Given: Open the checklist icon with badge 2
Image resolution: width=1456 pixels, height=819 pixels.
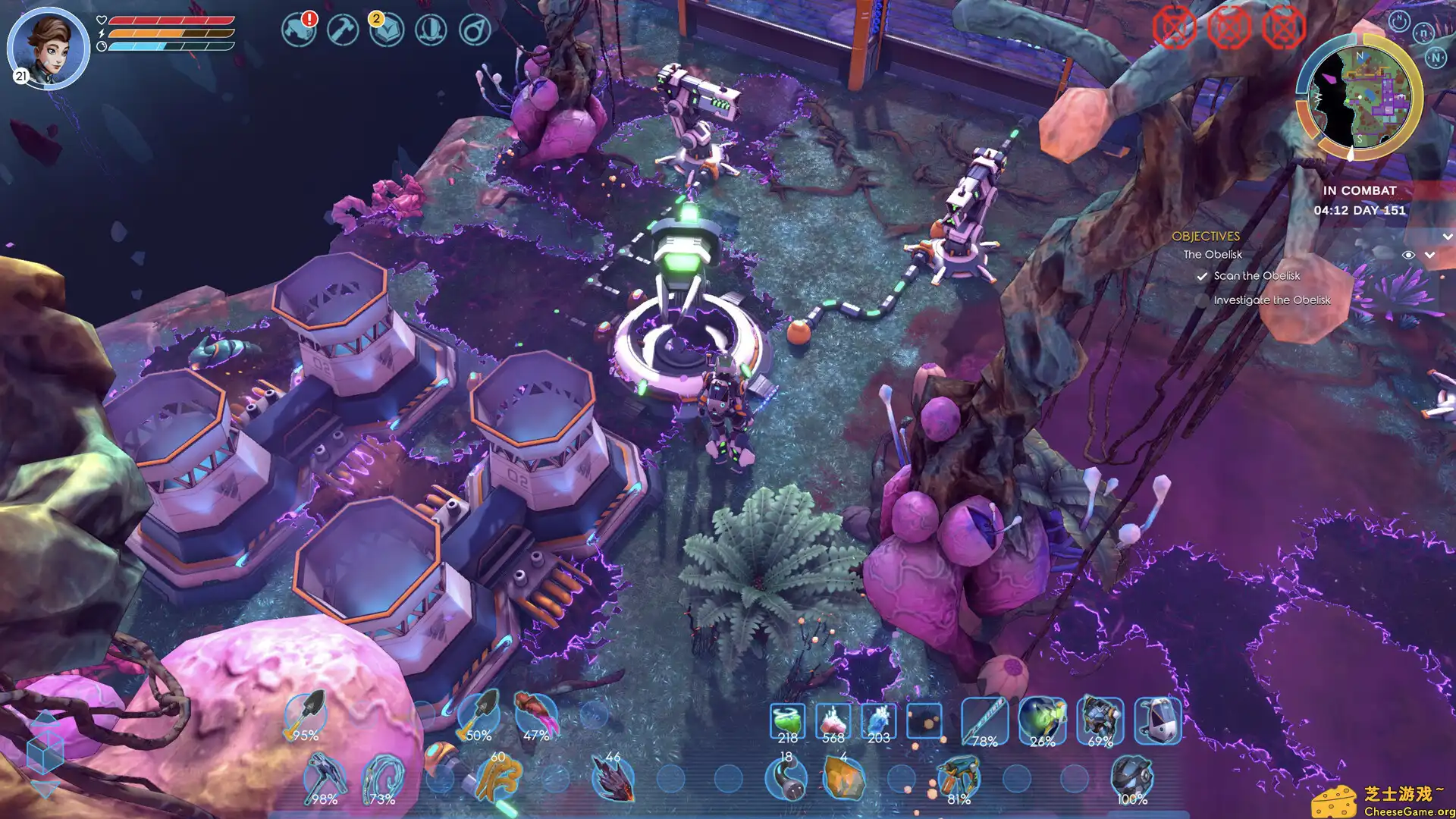Looking at the screenshot, I should (386, 30).
